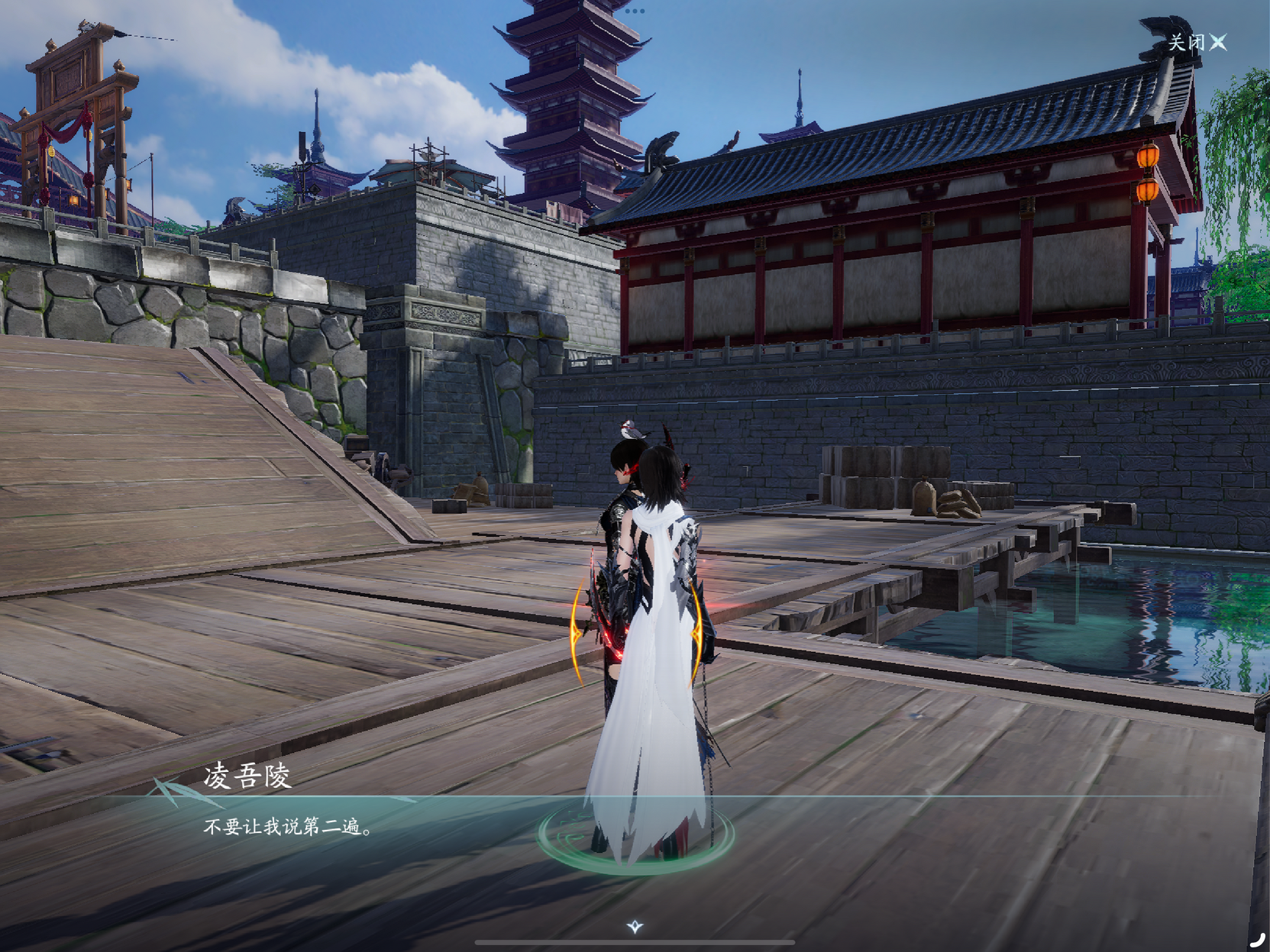Tap the three-dot menu at top center
Viewport: 1270px width, 952px height.
pyautogui.click(x=635, y=11)
